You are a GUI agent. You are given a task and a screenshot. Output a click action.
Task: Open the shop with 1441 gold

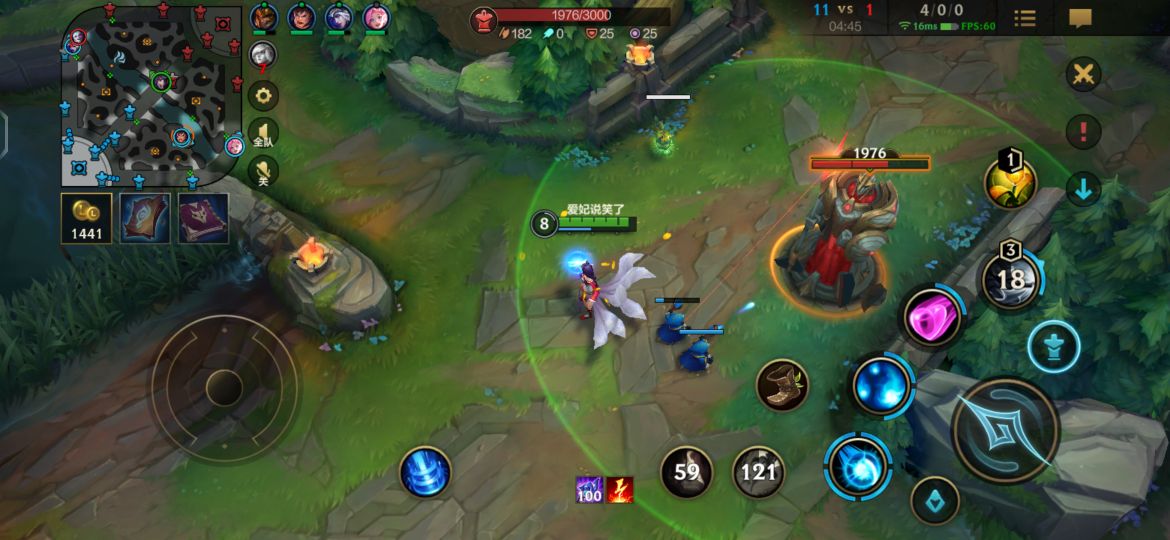86,217
